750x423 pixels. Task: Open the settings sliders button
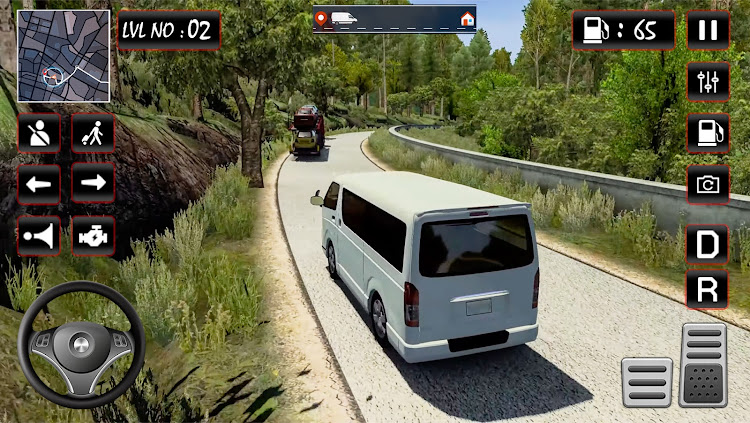[708, 81]
